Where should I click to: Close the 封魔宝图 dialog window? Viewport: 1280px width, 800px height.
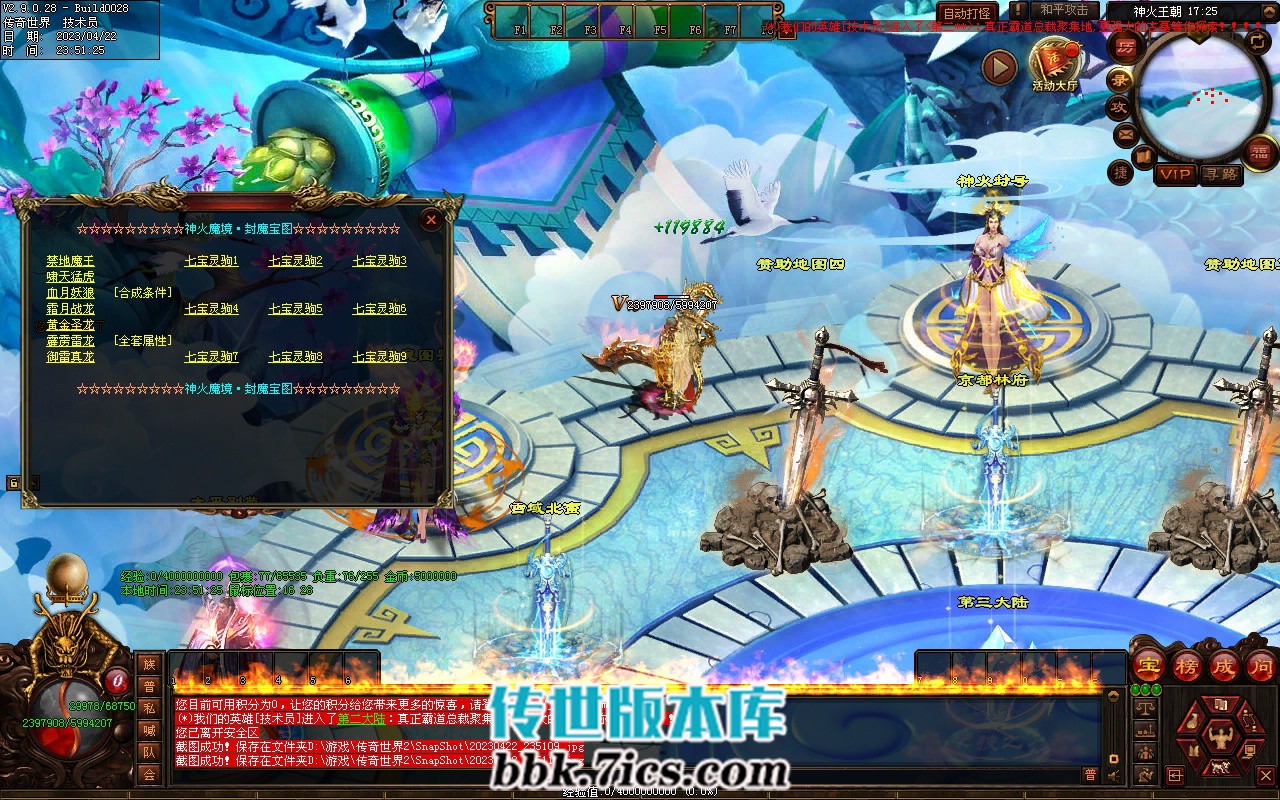pos(431,219)
